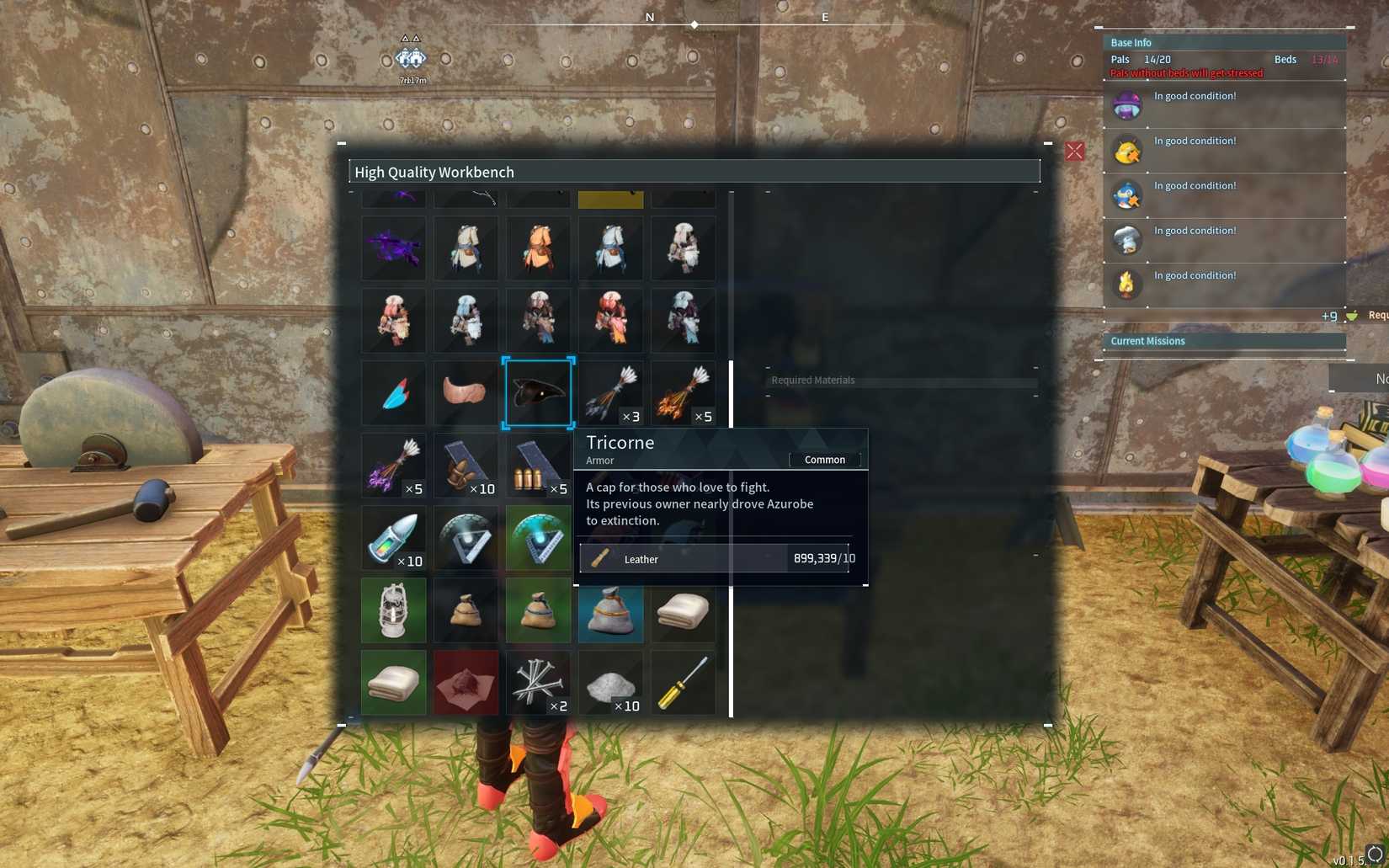Viewport: 1389px width, 868px height.
Task: Select the fire arrow x5 recipe
Action: 683,391
